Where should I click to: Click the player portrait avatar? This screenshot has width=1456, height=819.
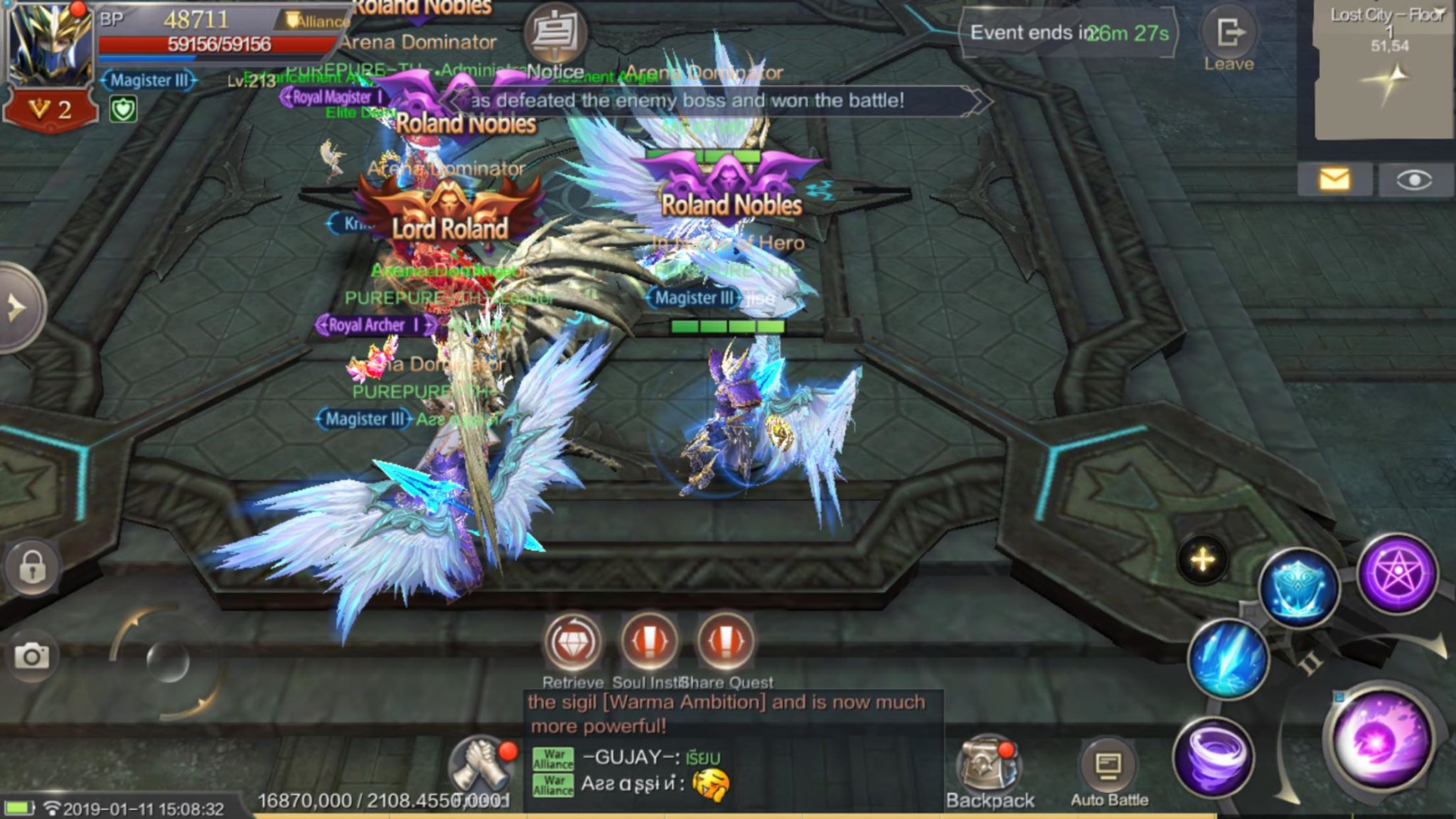tap(50, 44)
